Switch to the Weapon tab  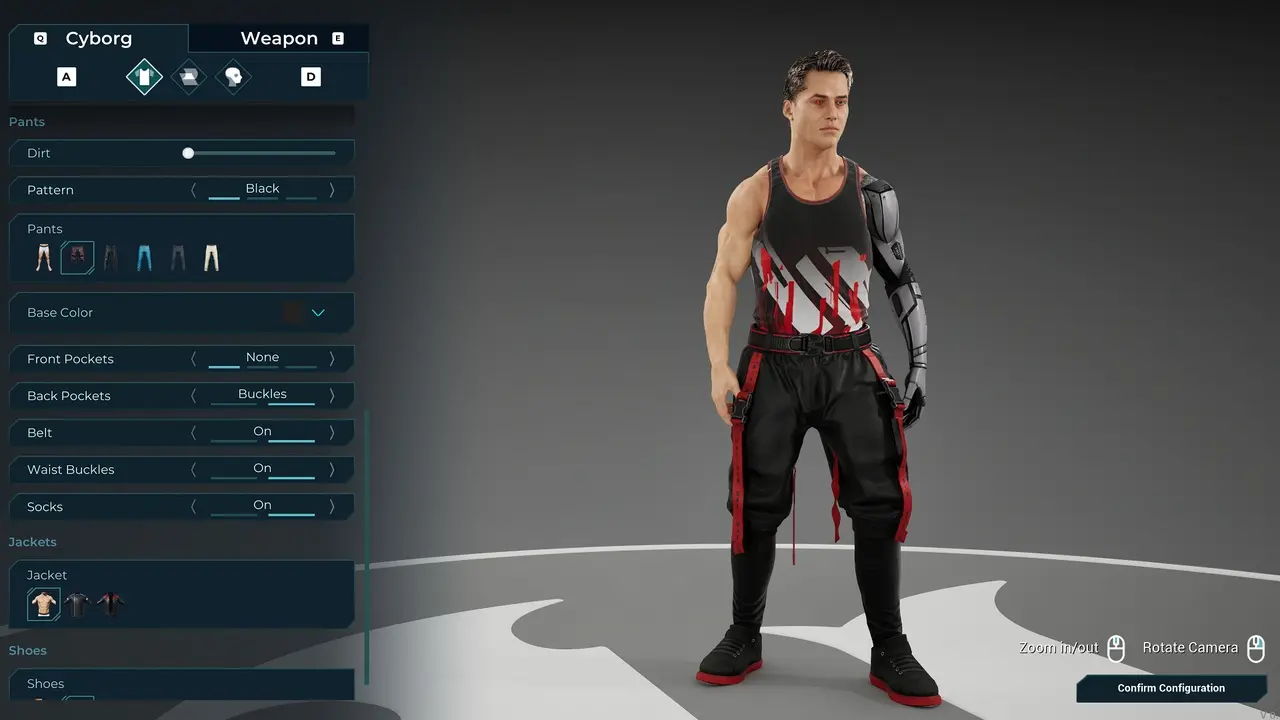tap(279, 39)
